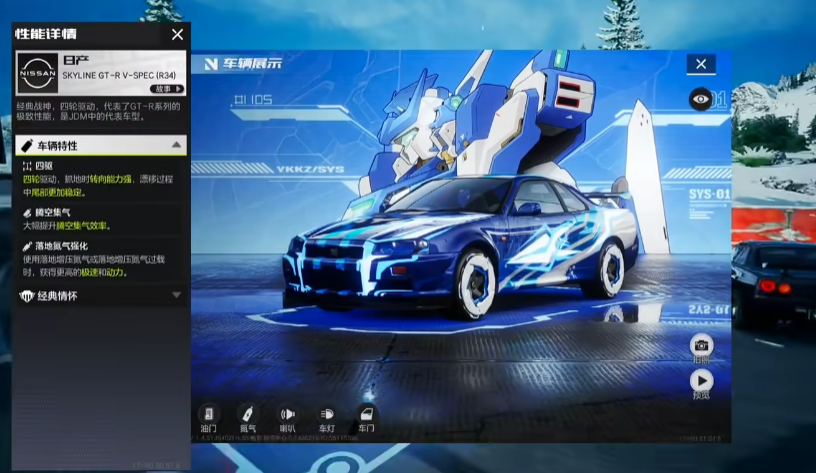Expand the 经典情怀 section
Viewport: 816px width, 473px height.
[x=177, y=295]
